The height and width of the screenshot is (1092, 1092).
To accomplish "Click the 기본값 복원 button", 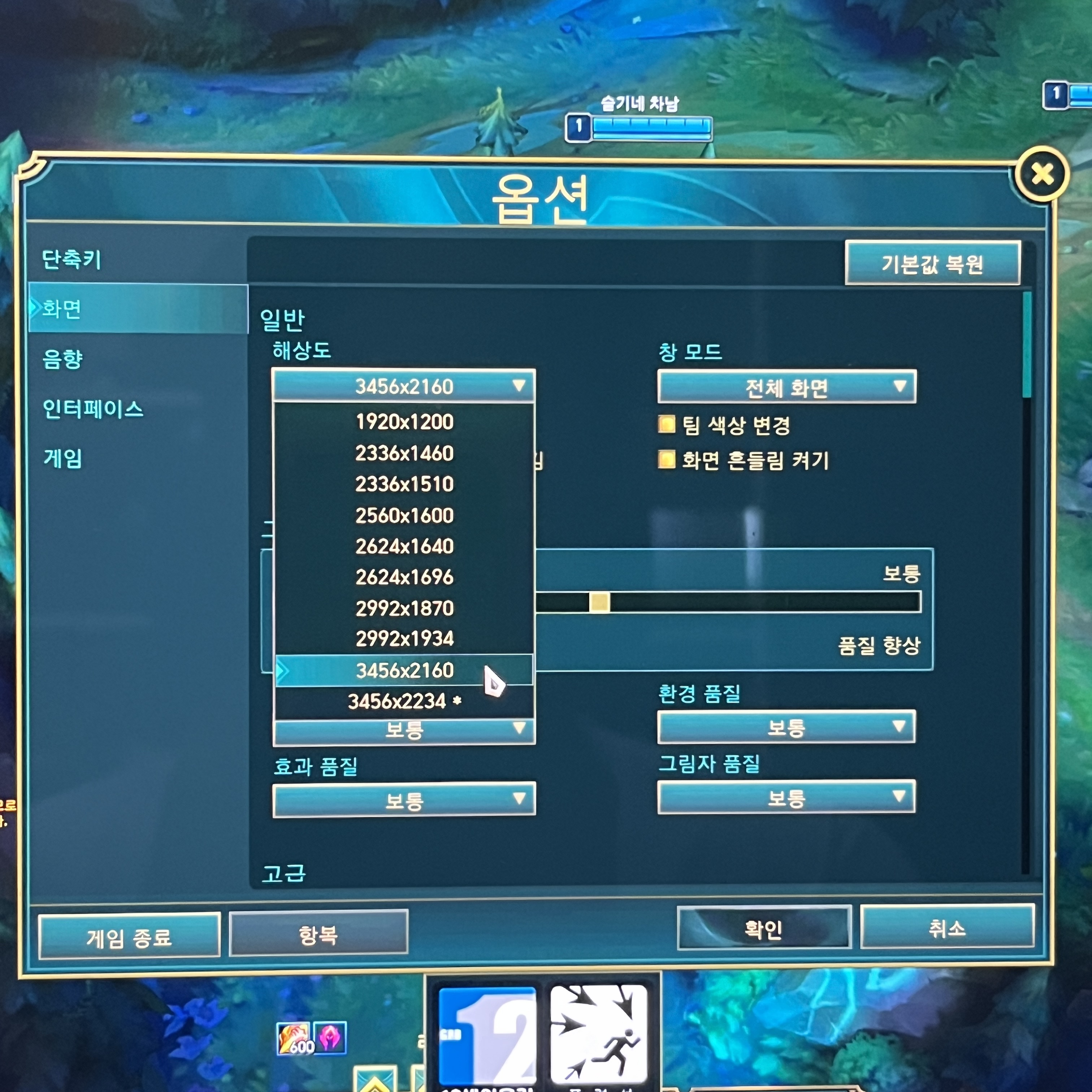I will tap(933, 263).
